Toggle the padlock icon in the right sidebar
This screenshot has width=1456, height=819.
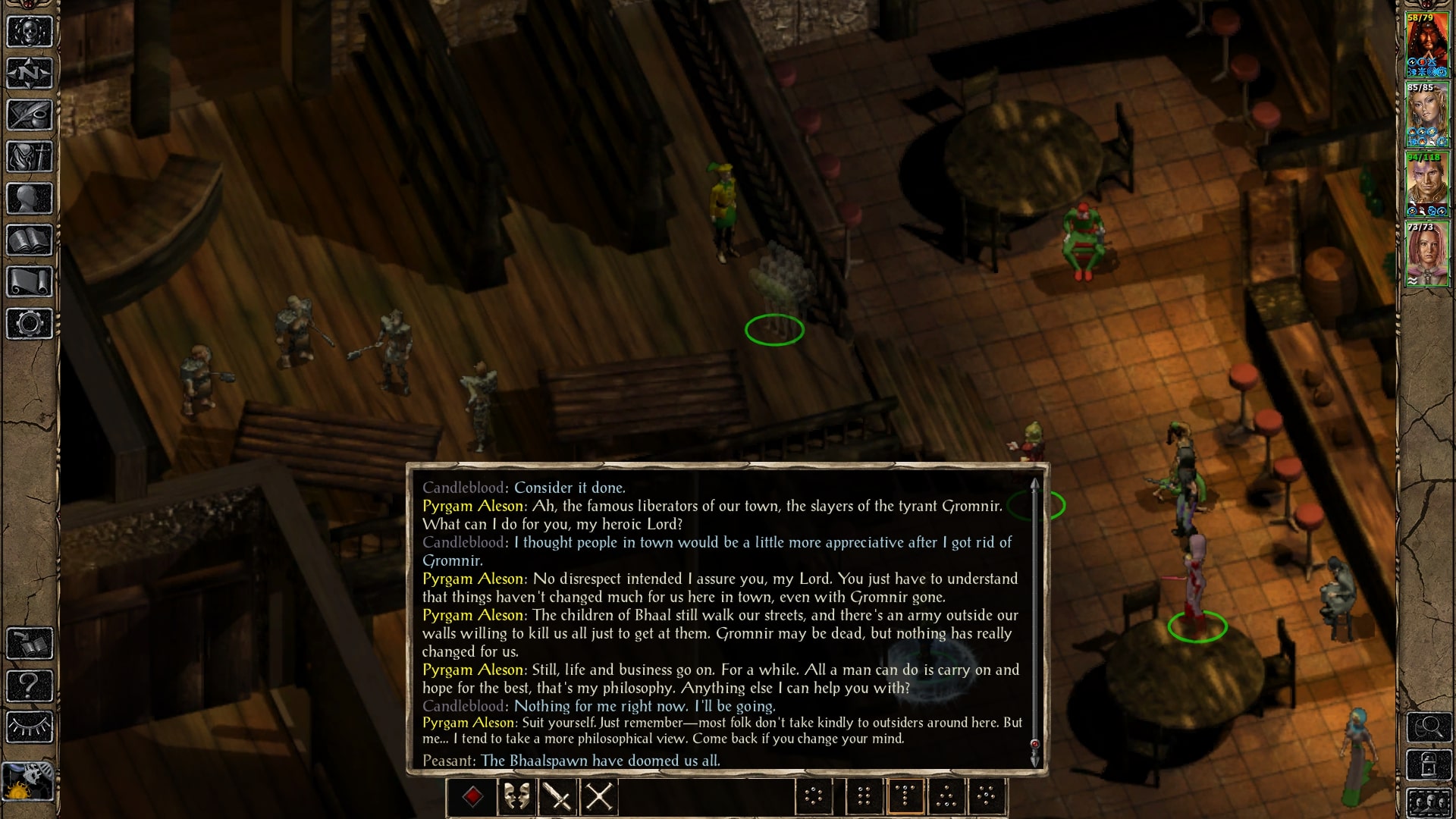(1429, 766)
